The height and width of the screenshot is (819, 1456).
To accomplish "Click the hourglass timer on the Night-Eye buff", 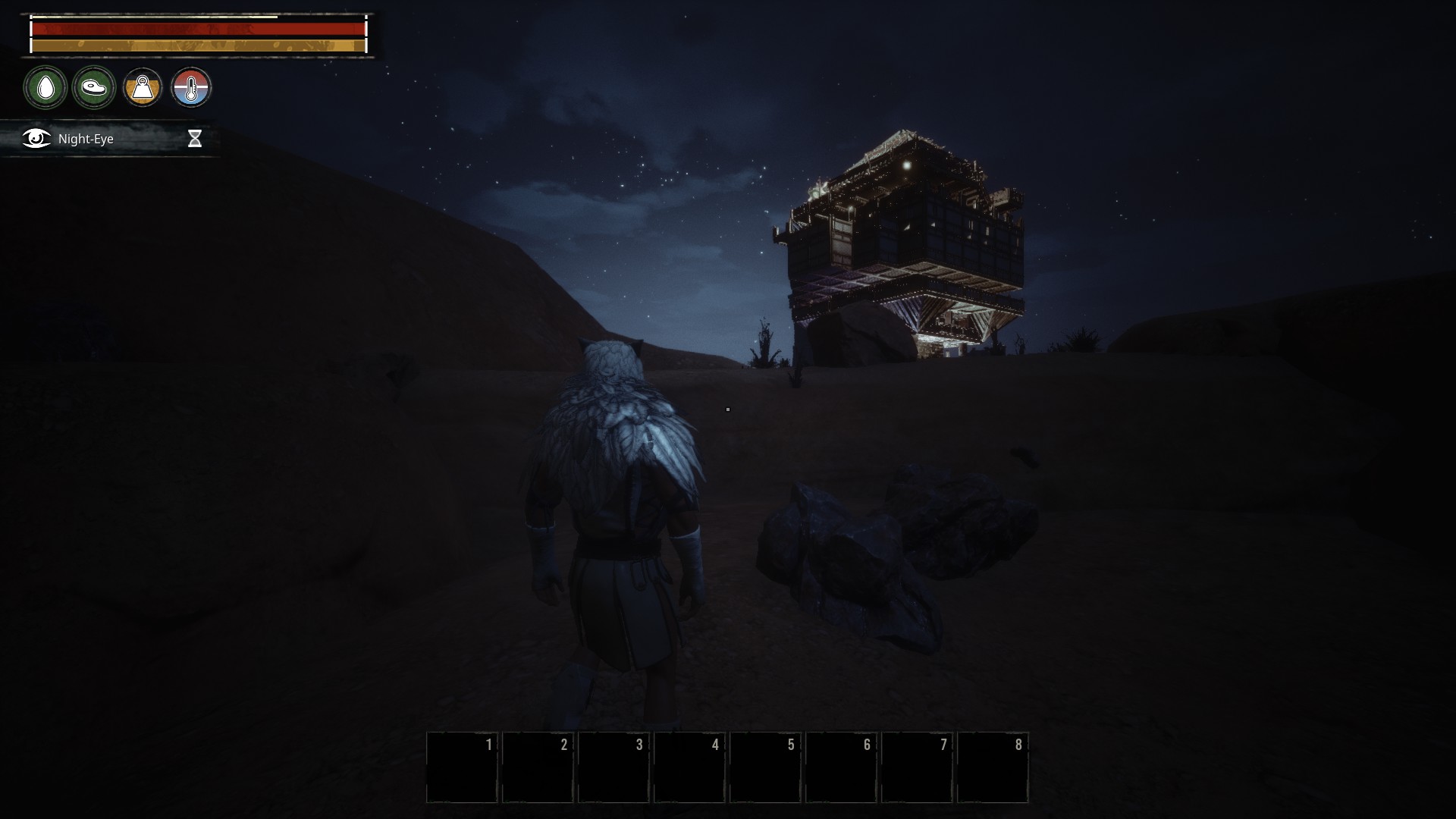I will pyautogui.click(x=196, y=139).
